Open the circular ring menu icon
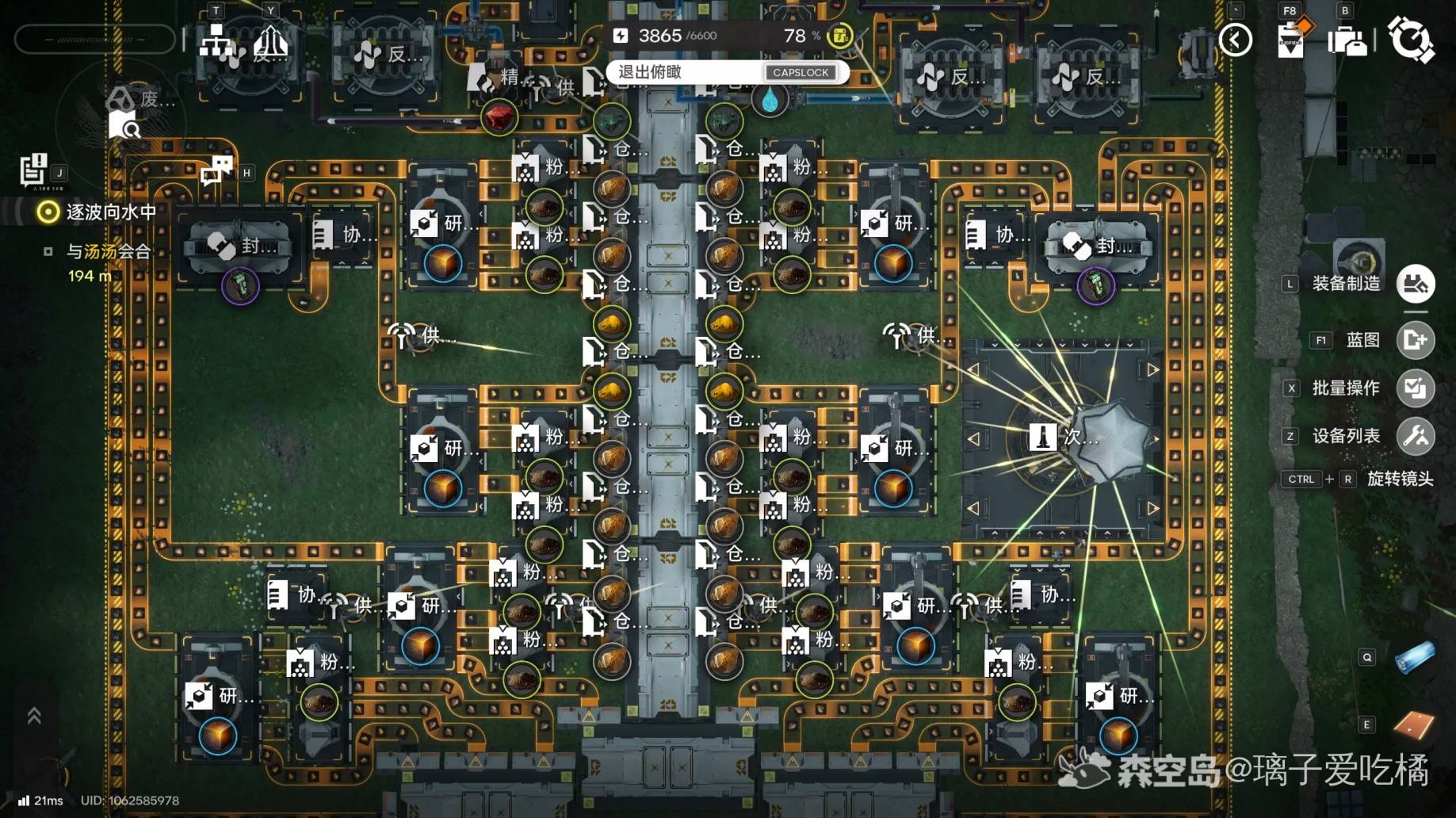This screenshot has width=1456, height=818. (x=1411, y=39)
